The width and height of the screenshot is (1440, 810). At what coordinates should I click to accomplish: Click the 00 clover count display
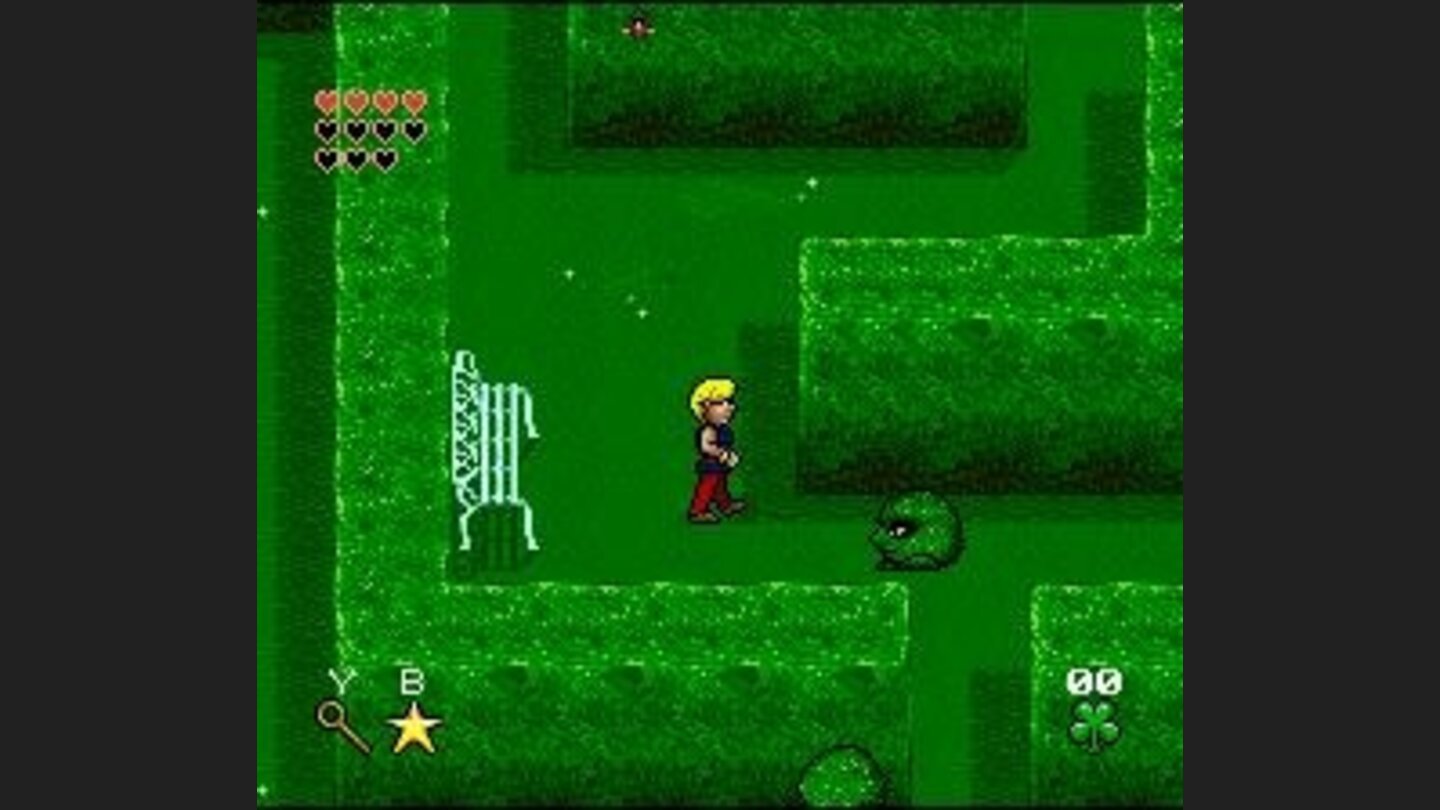click(1094, 682)
